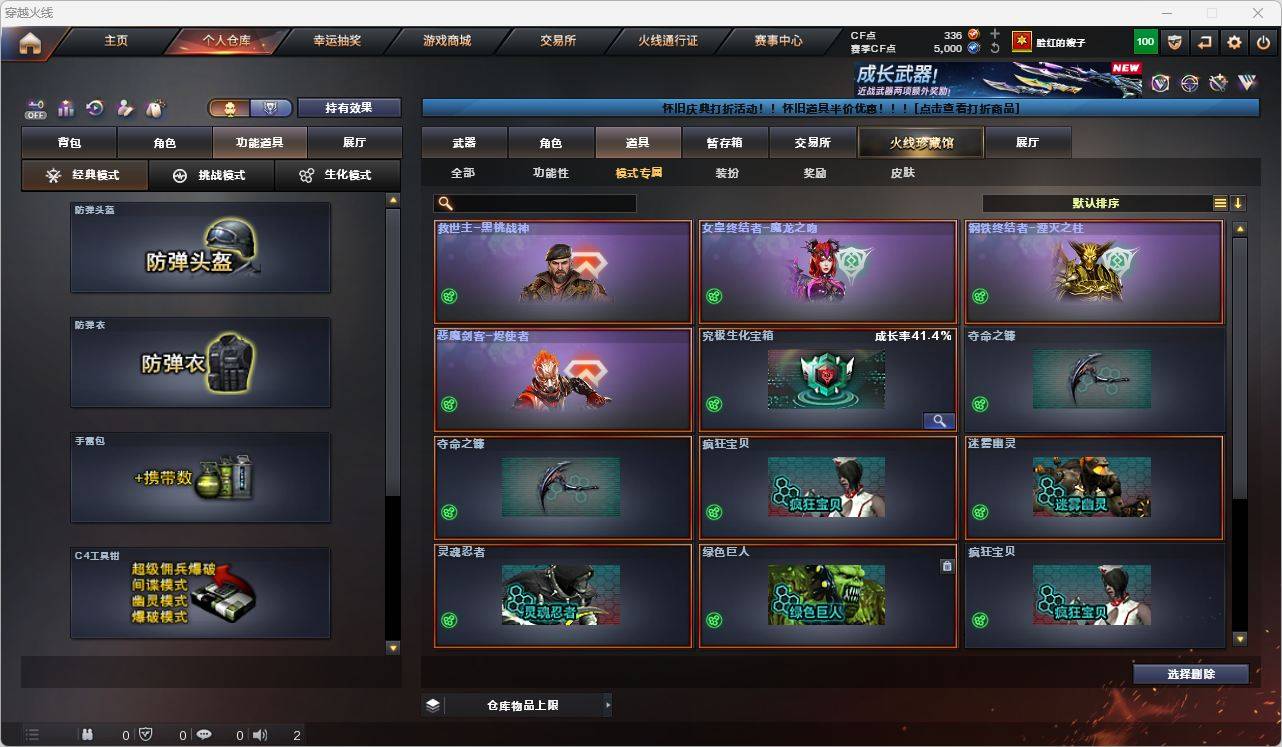Click the shield badge icon beside the return arrow
Viewport: 1282px width, 747px height.
tap(1175, 42)
